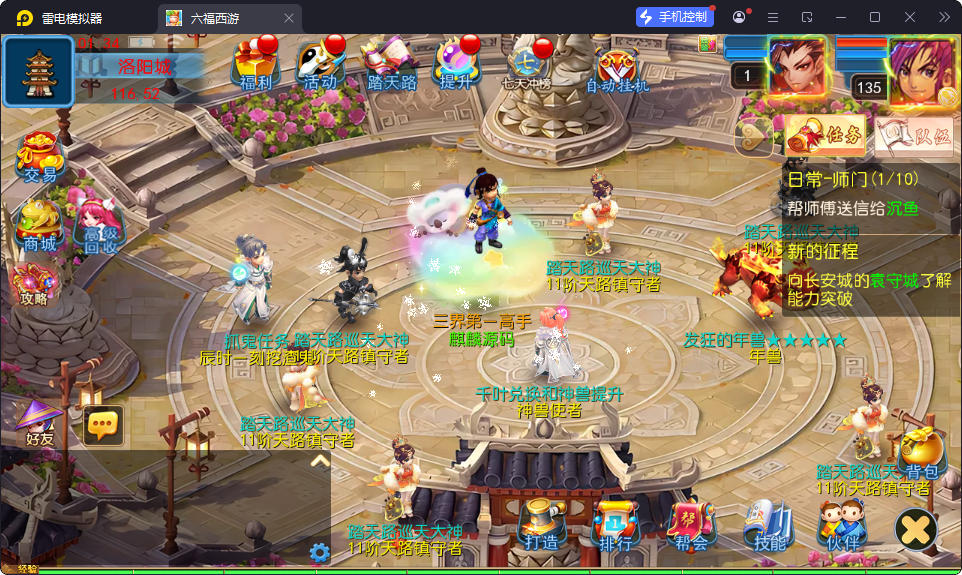This screenshot has width=962, height=575.
Task: Switch to the 任务 quest tab
Action: 811,136
